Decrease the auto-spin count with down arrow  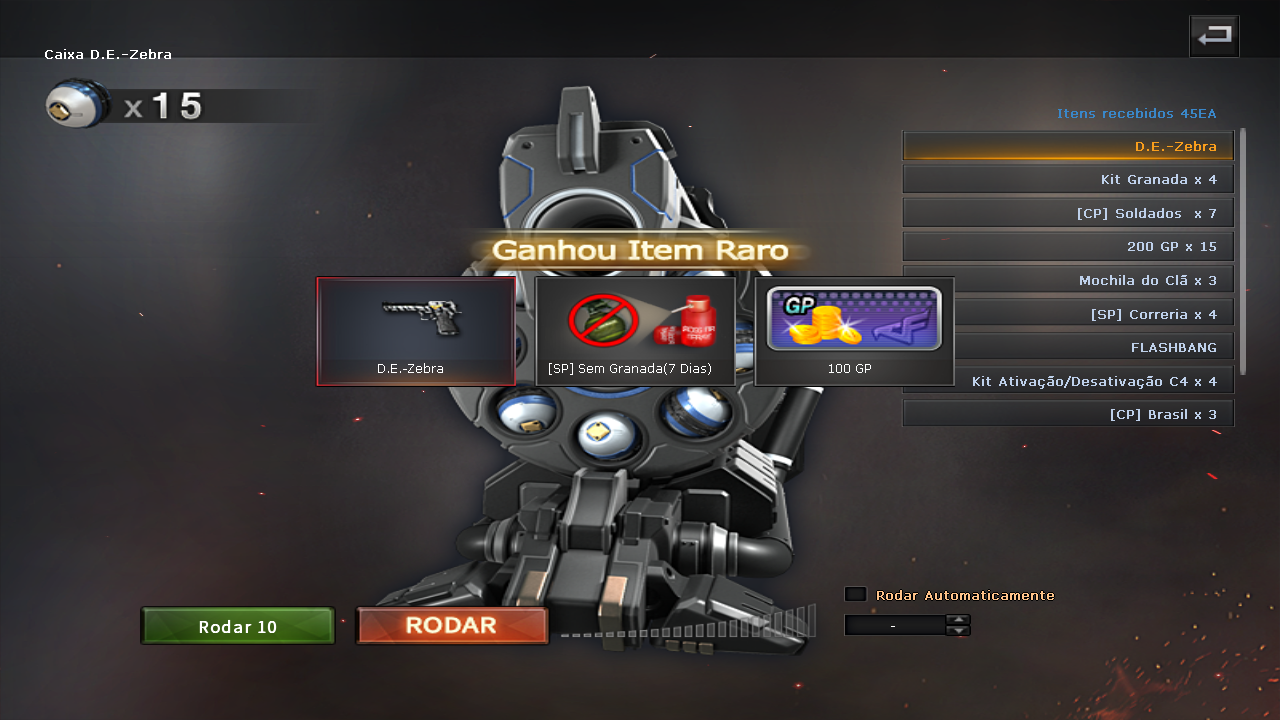pyautogui.click(x=958, y=631)
